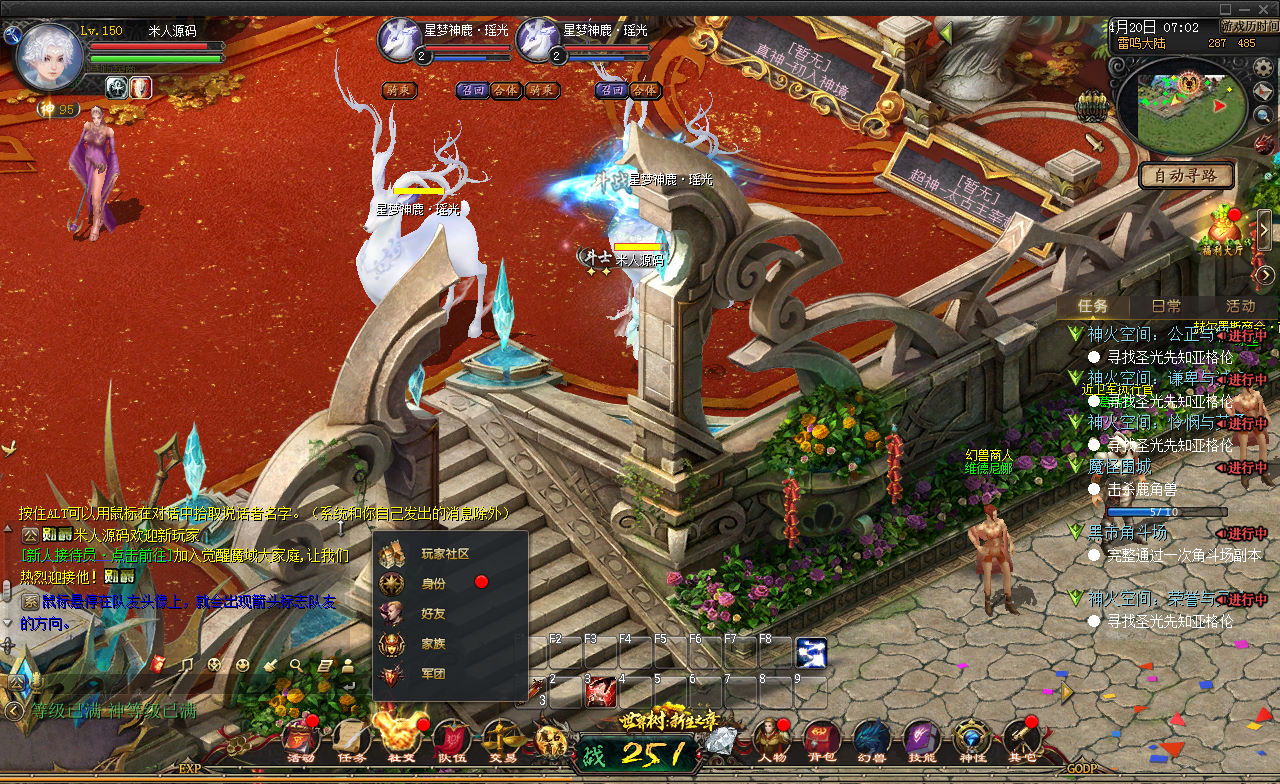Open settings with the gear icon by minimap
Image resolution: width=1280 pixels, height=784 pixels.
point(1264,67)
